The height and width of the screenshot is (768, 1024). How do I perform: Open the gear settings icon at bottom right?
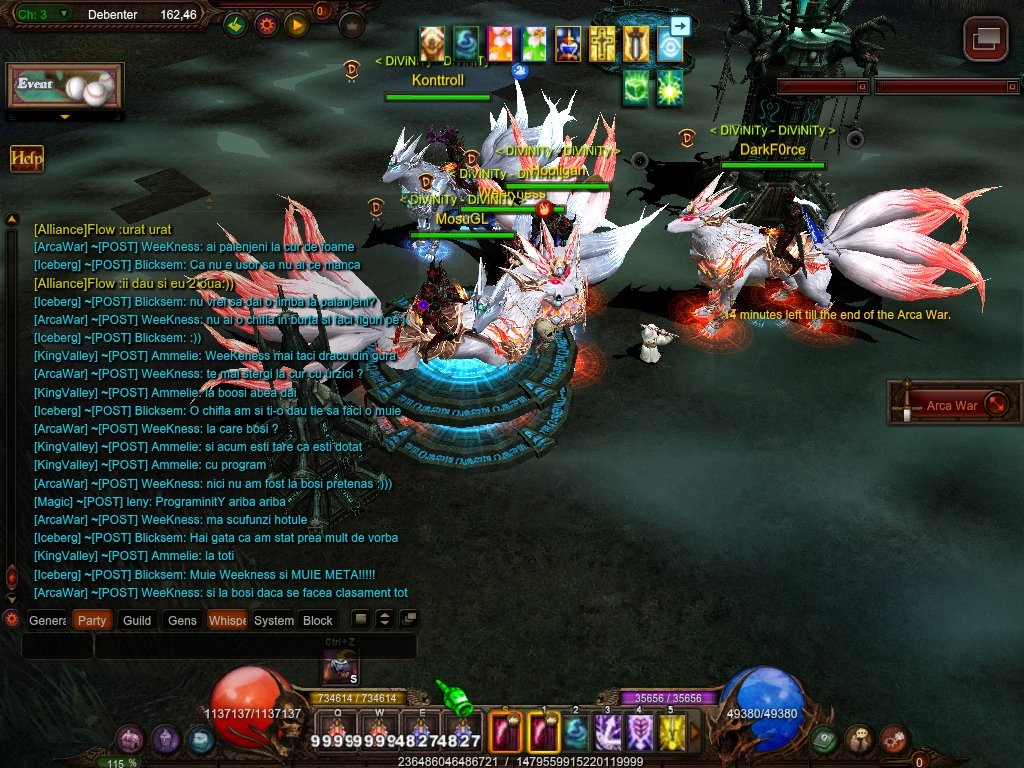(893, 739)
